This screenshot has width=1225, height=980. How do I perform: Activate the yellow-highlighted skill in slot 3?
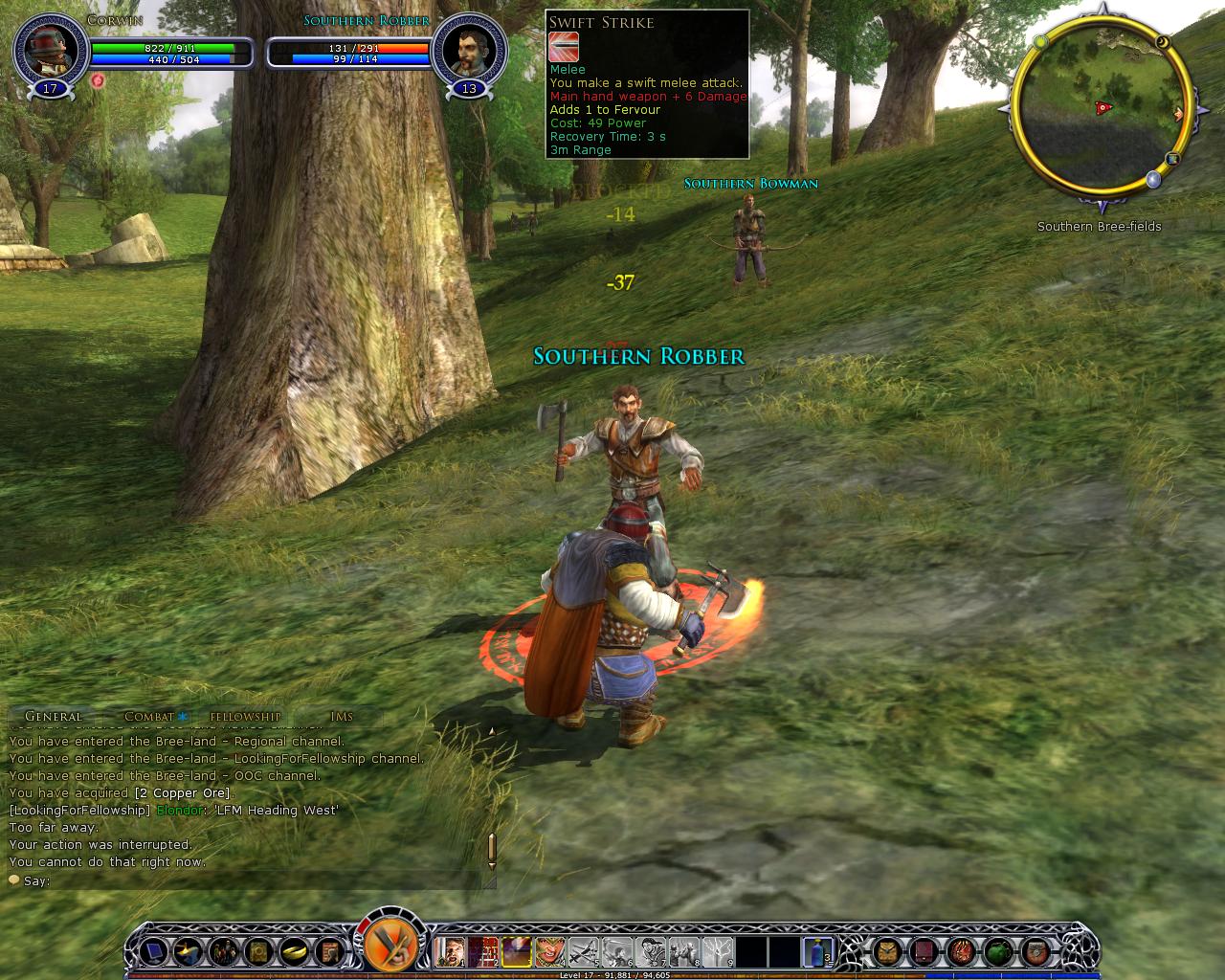517,951
